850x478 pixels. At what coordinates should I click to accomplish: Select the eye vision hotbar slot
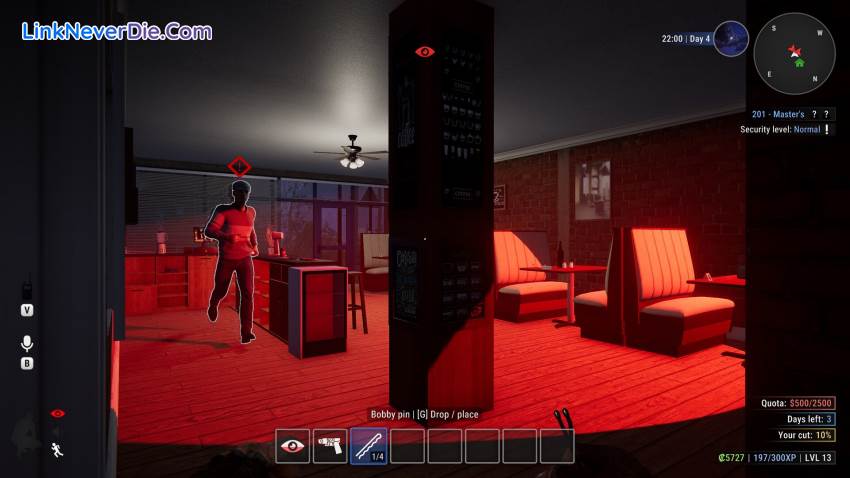pos(293,446)
